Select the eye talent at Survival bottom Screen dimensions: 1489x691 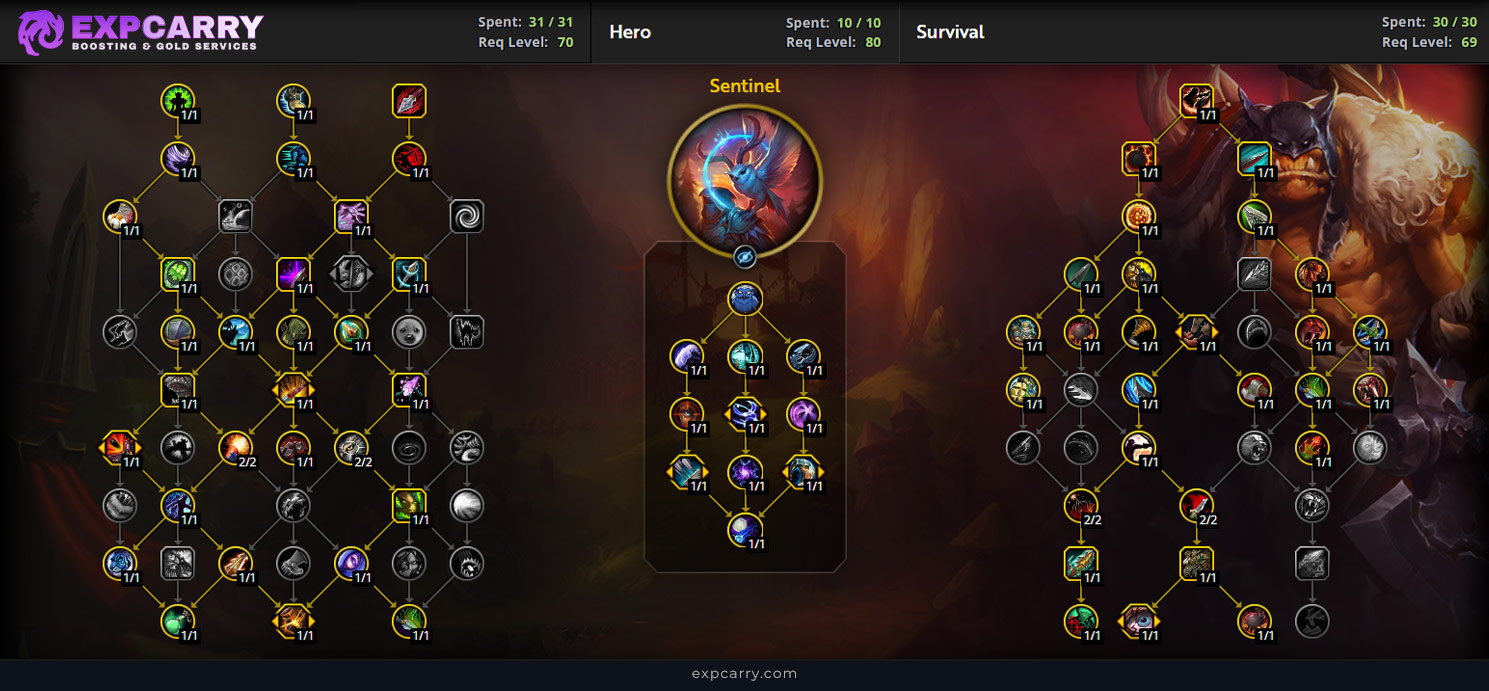[1138, 621]
